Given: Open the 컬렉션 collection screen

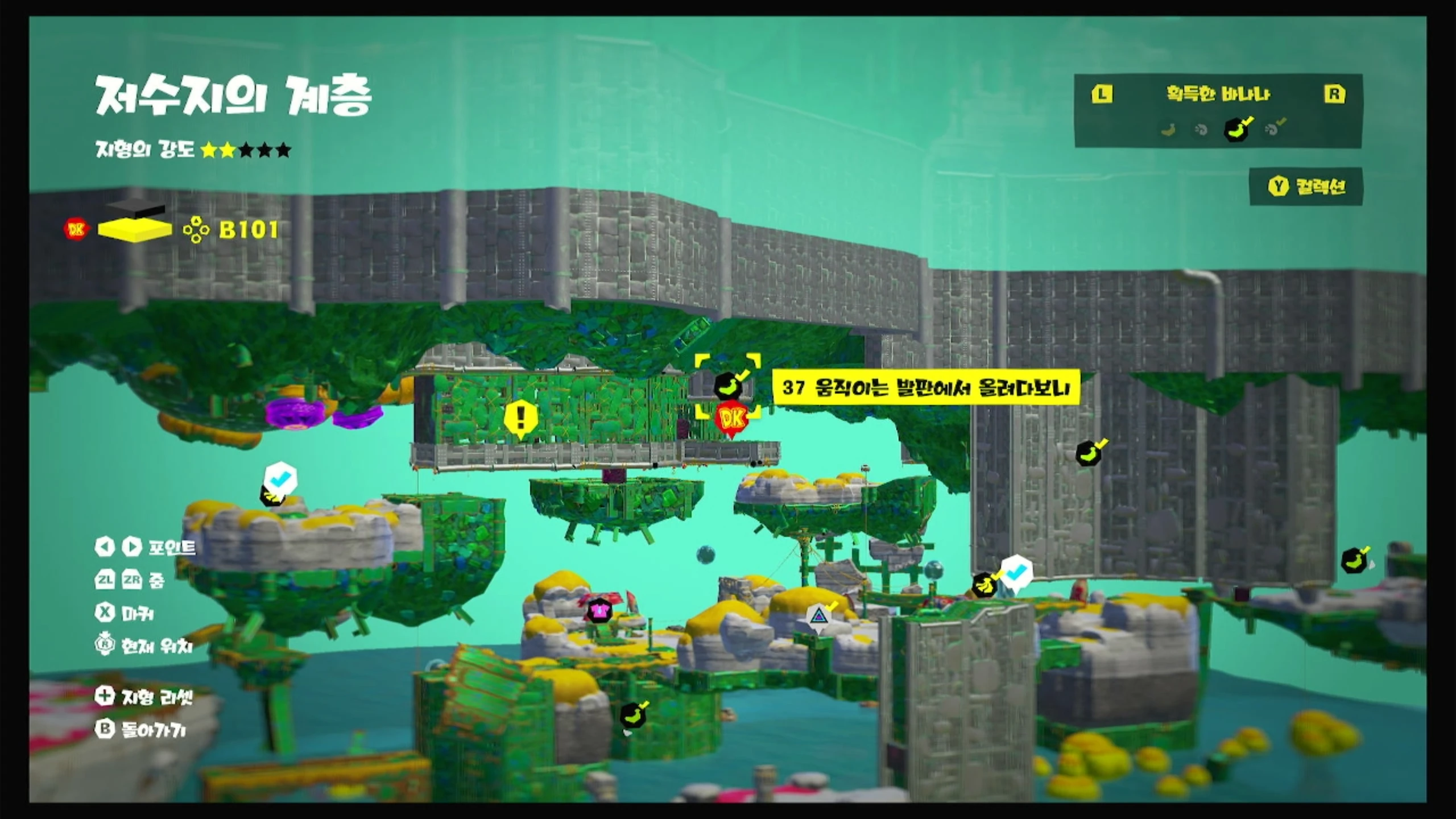Looking at the screenshot, I should point(1306,187).
